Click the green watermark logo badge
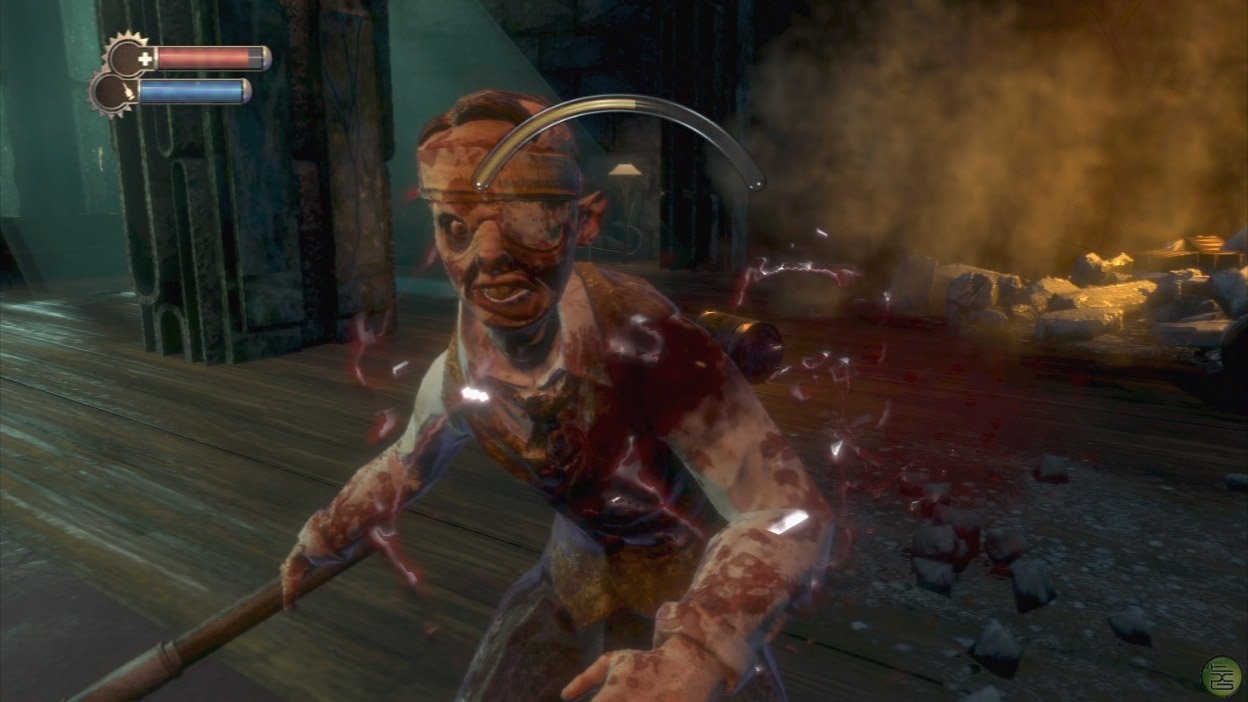The width and height of the screenshot is (1248, 702). [1221, 676]
